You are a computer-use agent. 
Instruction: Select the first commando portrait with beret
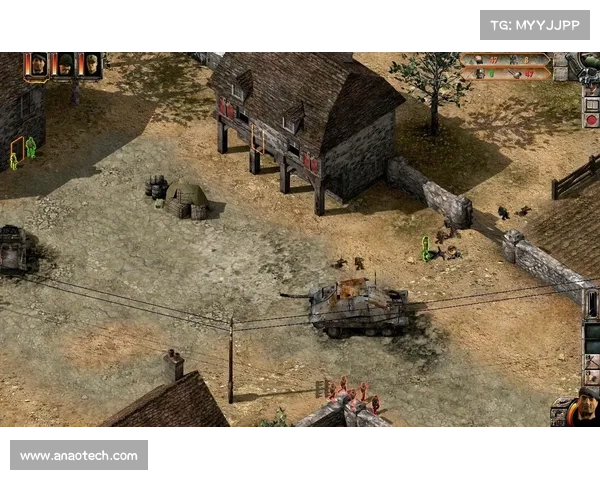[x=38, y=64]
